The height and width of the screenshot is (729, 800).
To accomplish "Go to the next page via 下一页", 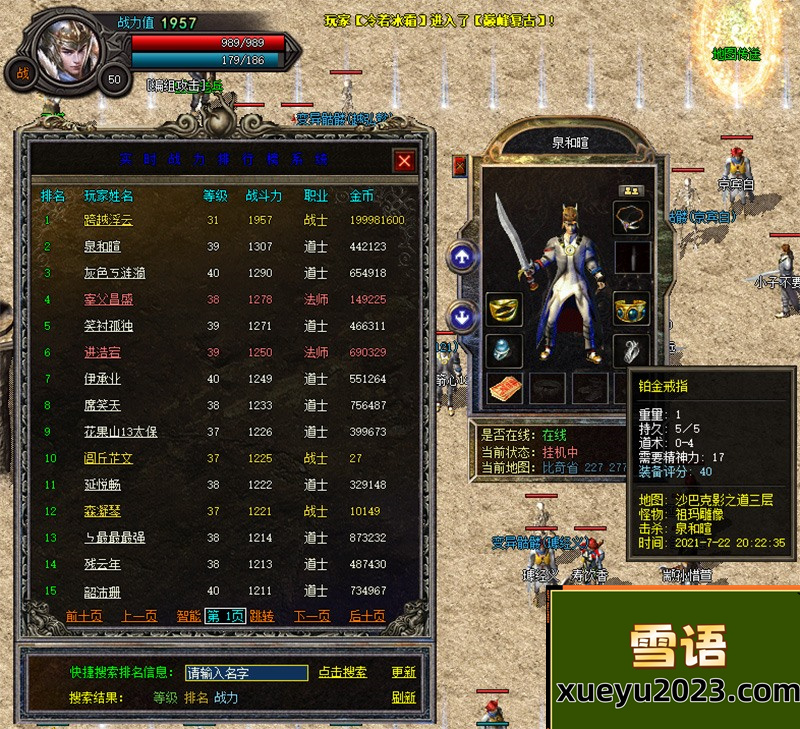I will [312, 616].
